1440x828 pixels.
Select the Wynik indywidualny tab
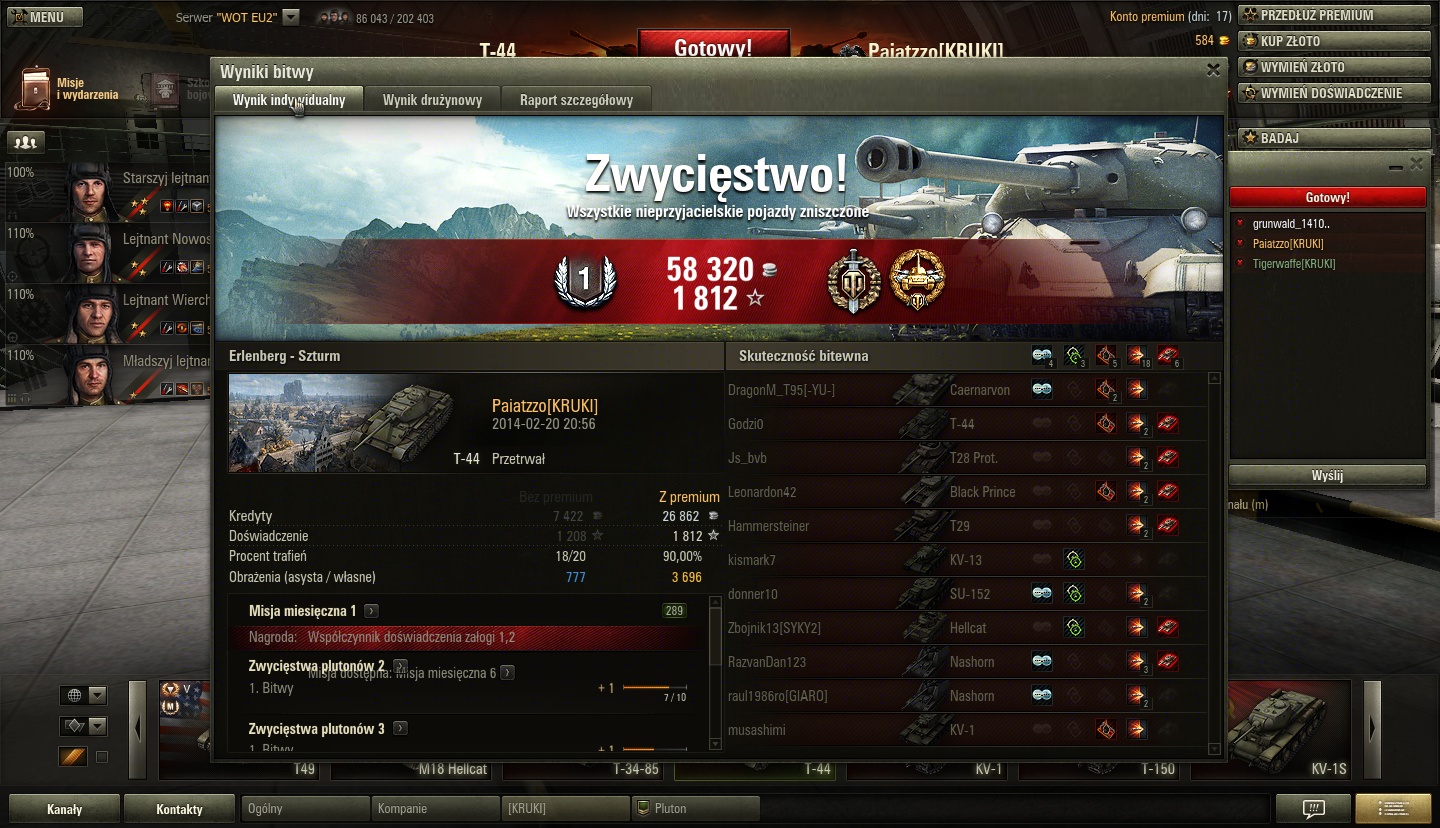289,100
